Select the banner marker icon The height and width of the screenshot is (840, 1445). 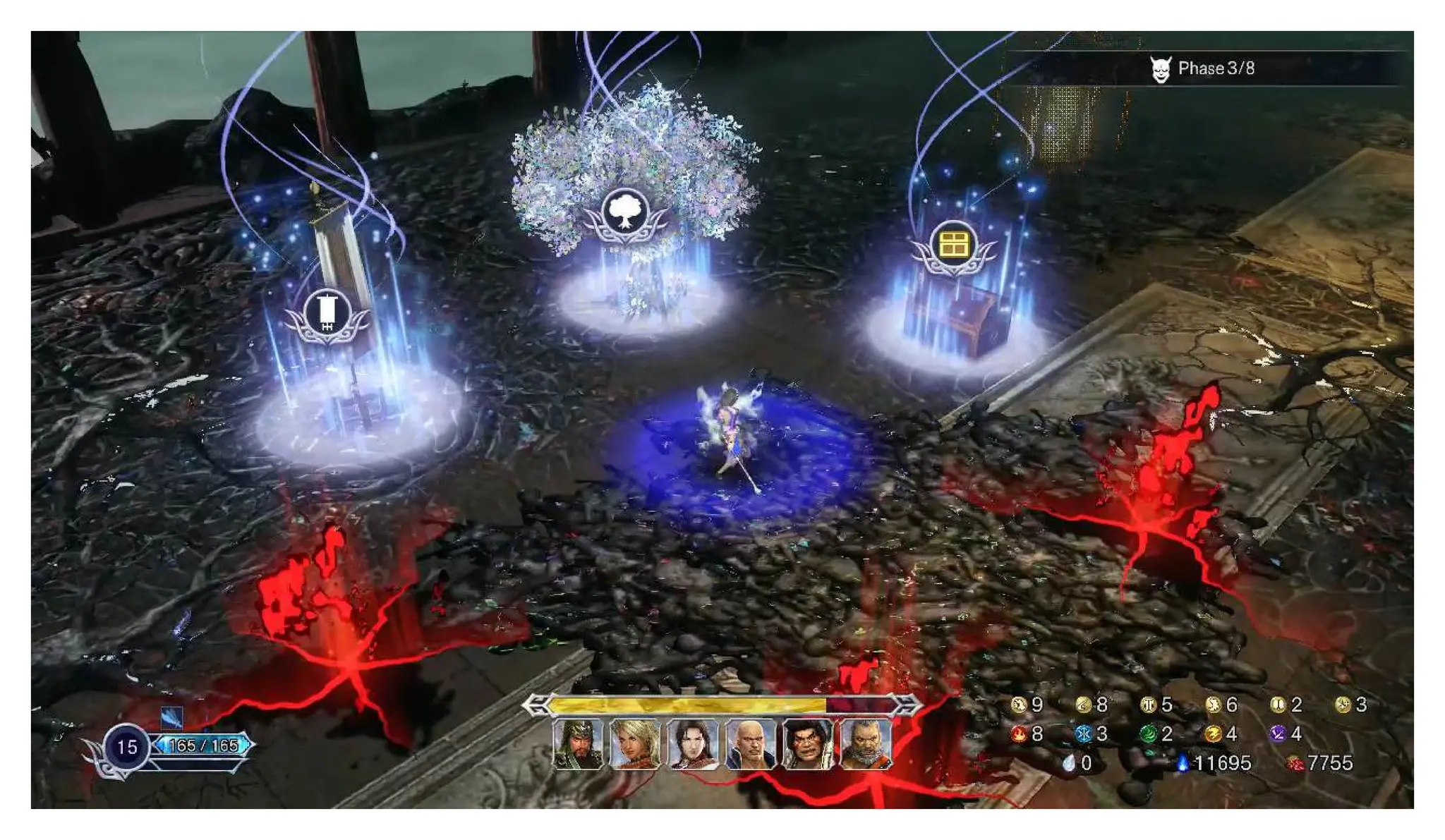(x=327, y=313)
